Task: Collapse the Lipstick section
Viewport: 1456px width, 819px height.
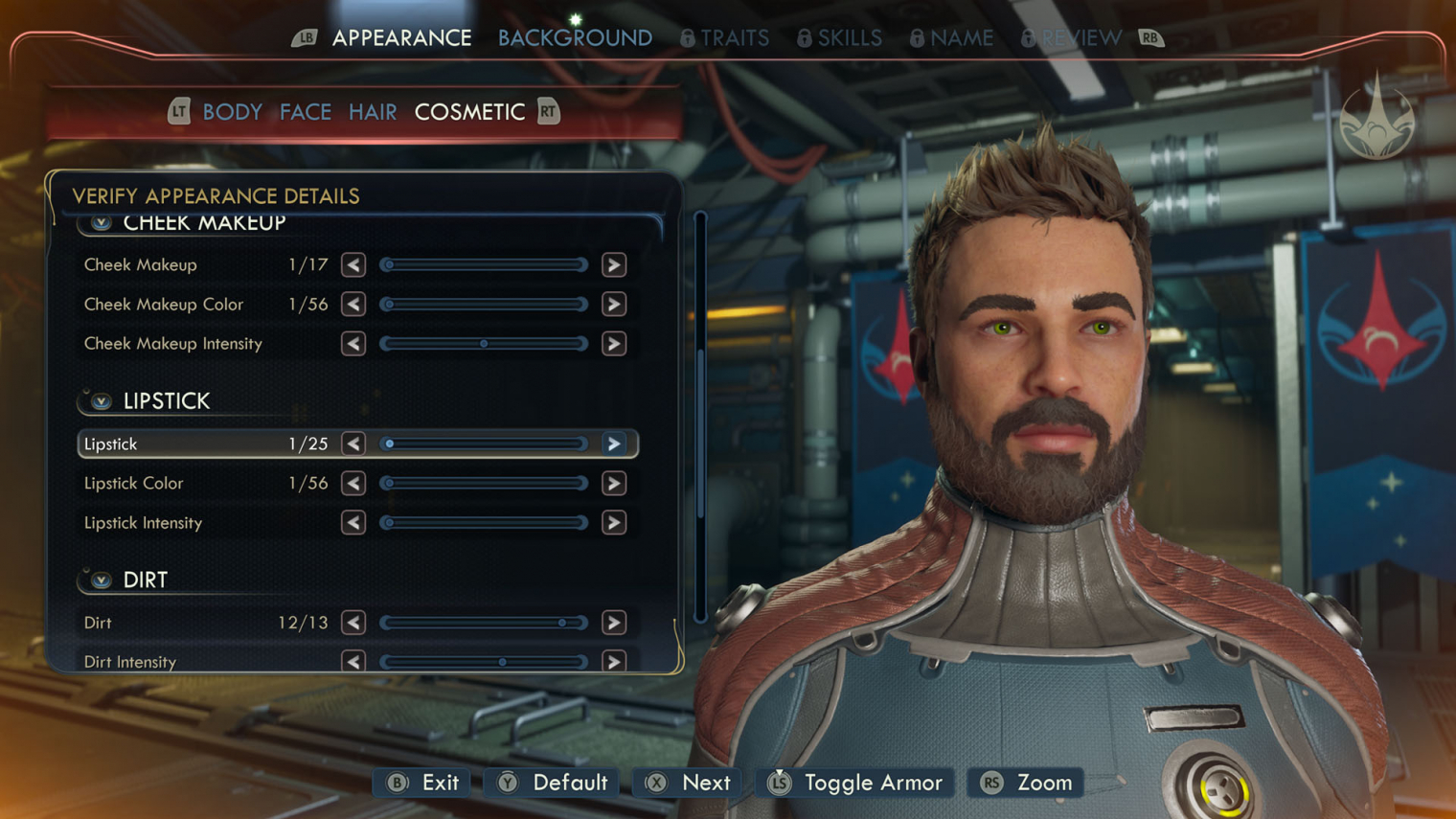Action: [x=102, y=401]
